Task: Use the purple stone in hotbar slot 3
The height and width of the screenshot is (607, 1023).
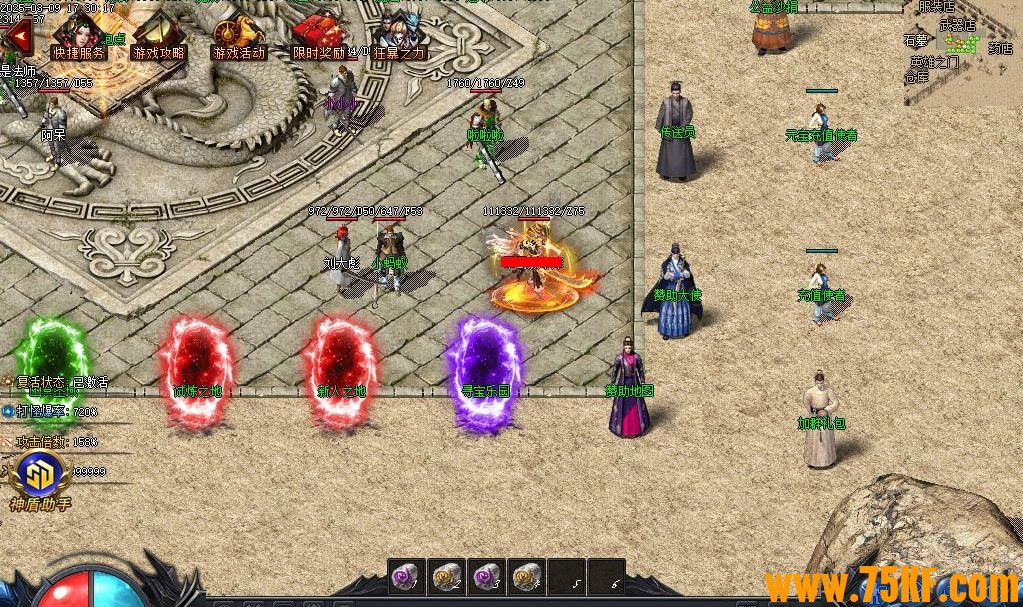Action: pyautogui.click(x=487, y=577)
